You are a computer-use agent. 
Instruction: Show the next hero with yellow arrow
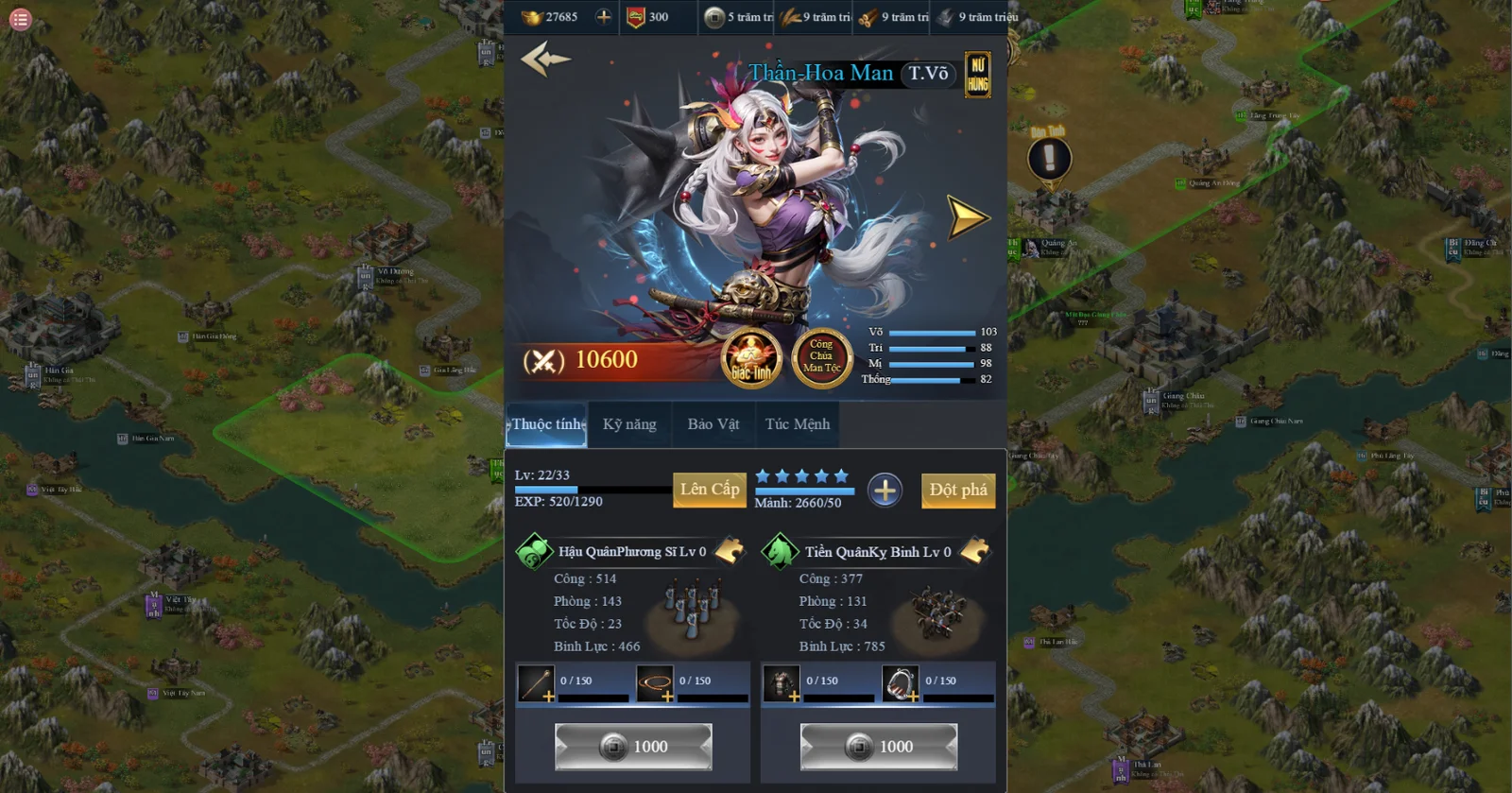[x=967, y=217]
